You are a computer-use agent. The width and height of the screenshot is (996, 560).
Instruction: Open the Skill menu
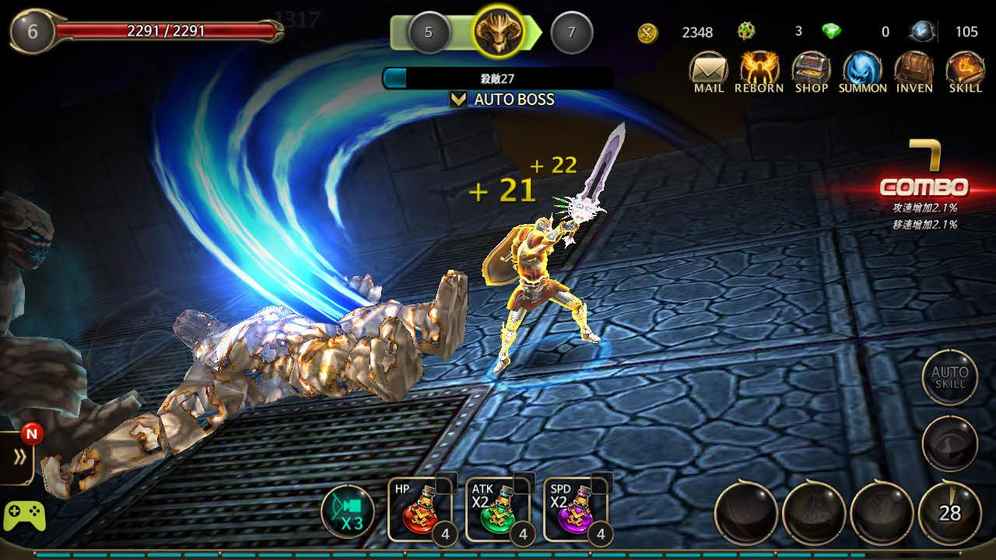965,72
